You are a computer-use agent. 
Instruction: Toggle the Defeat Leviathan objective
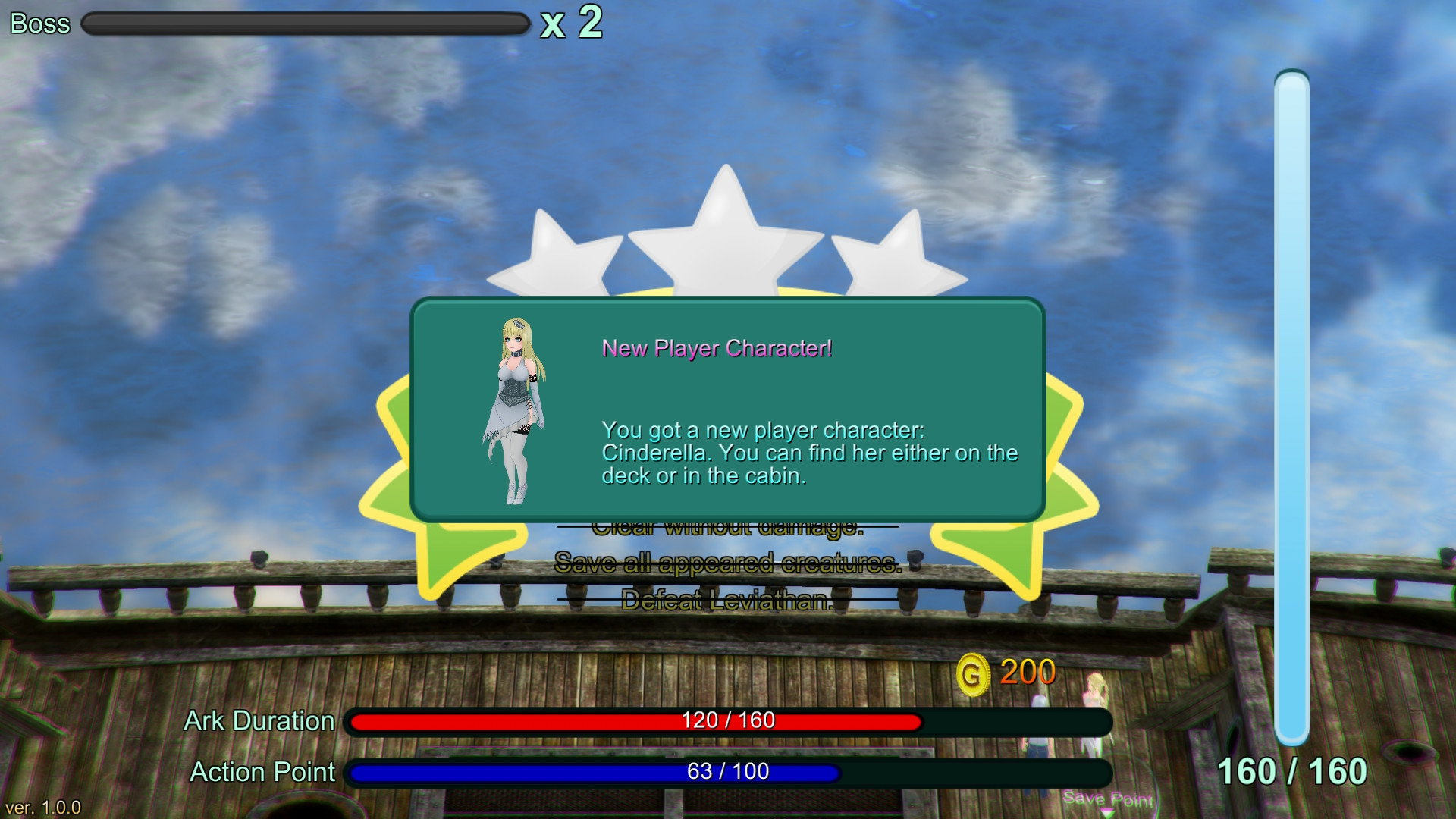point(729,600)
